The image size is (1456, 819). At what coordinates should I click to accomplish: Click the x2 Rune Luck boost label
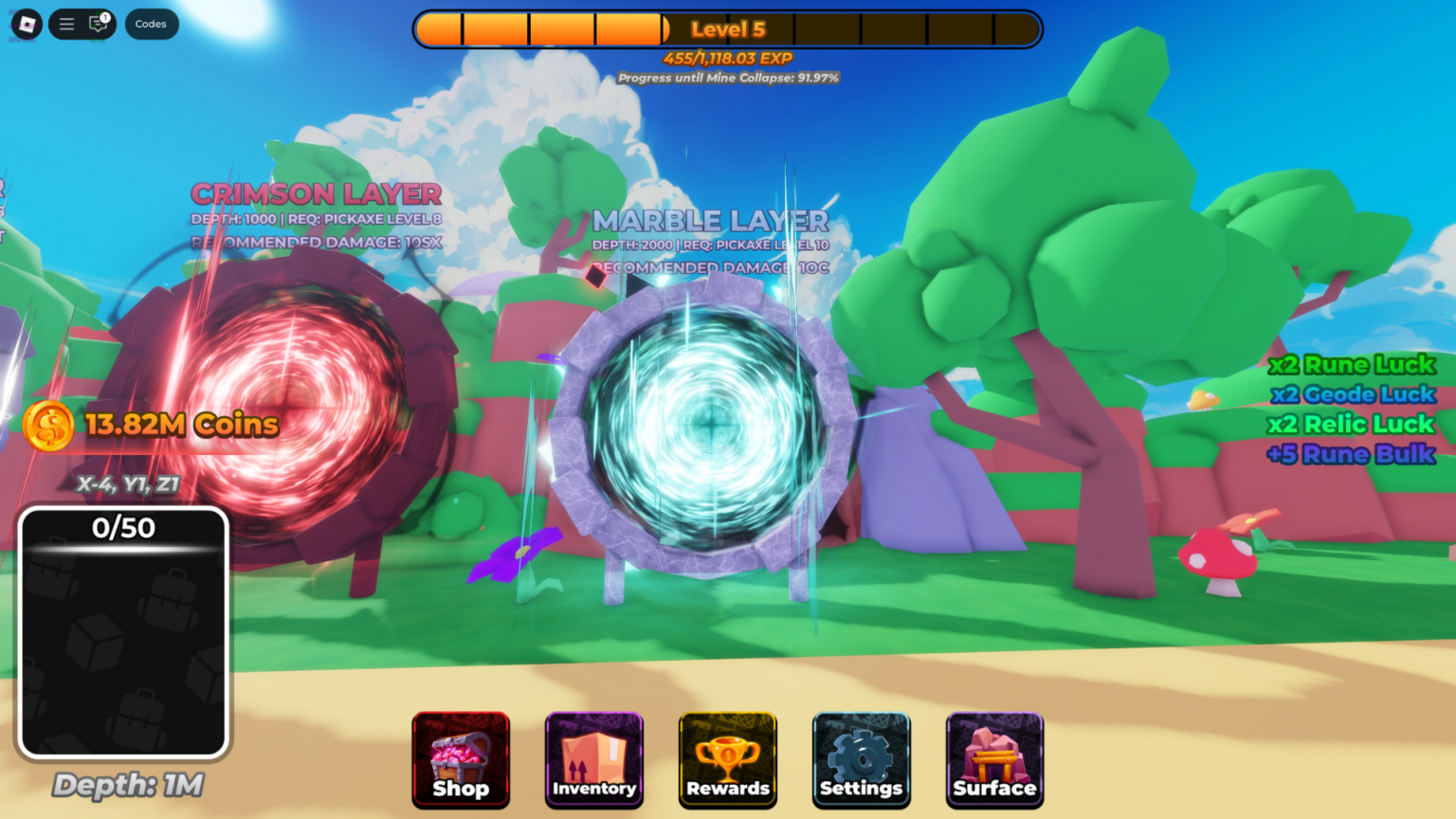click(x=1354, y=364)
